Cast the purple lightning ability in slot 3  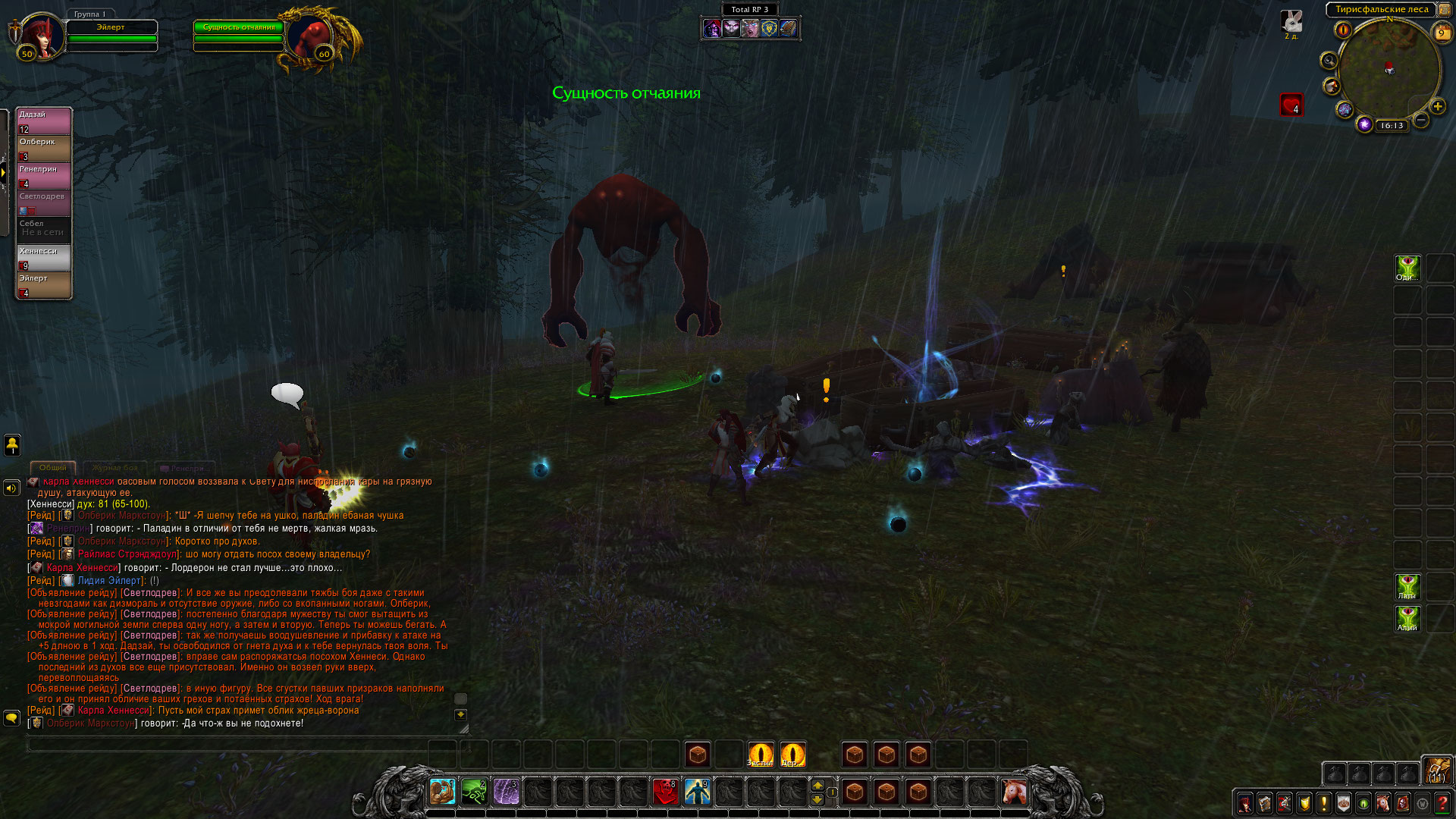pos(506,792)
